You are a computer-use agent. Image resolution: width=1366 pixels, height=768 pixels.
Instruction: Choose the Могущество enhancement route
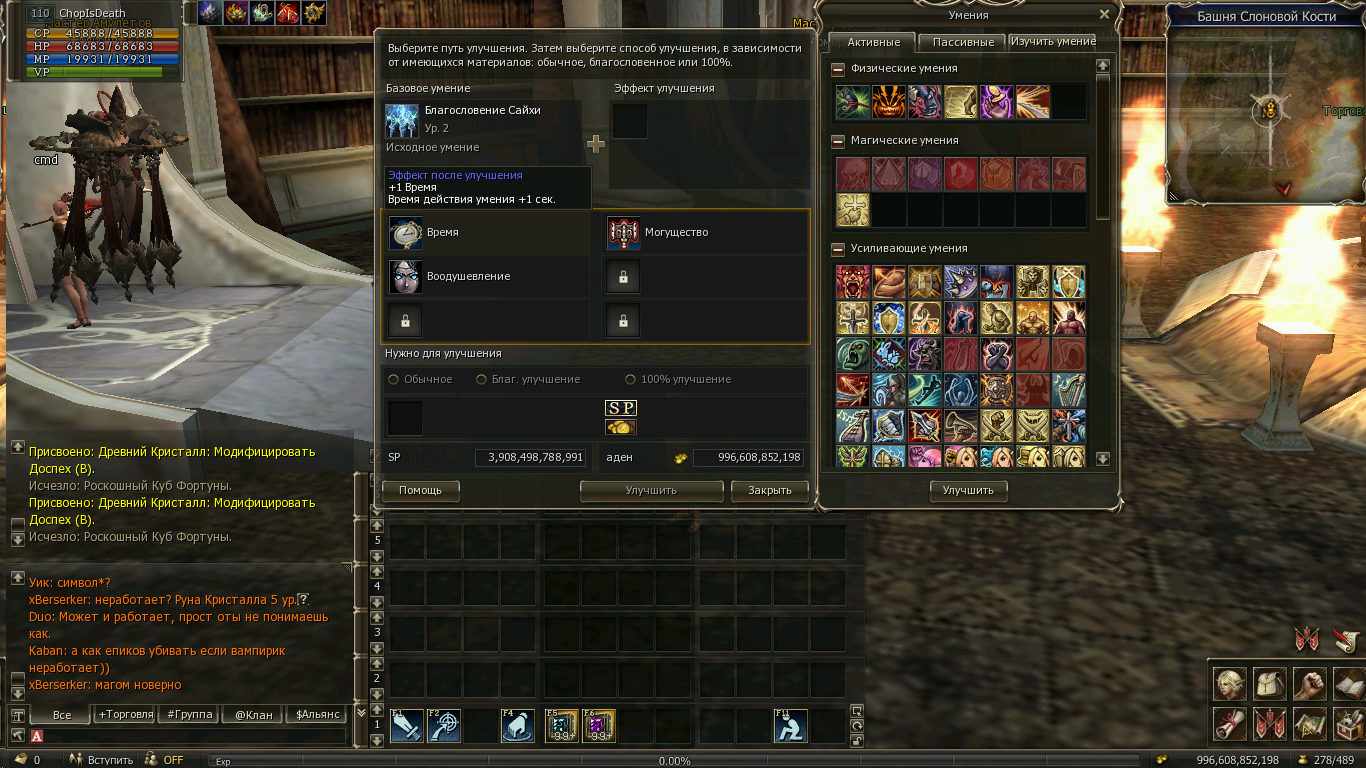pyautogui.click(x=706, y=232)
